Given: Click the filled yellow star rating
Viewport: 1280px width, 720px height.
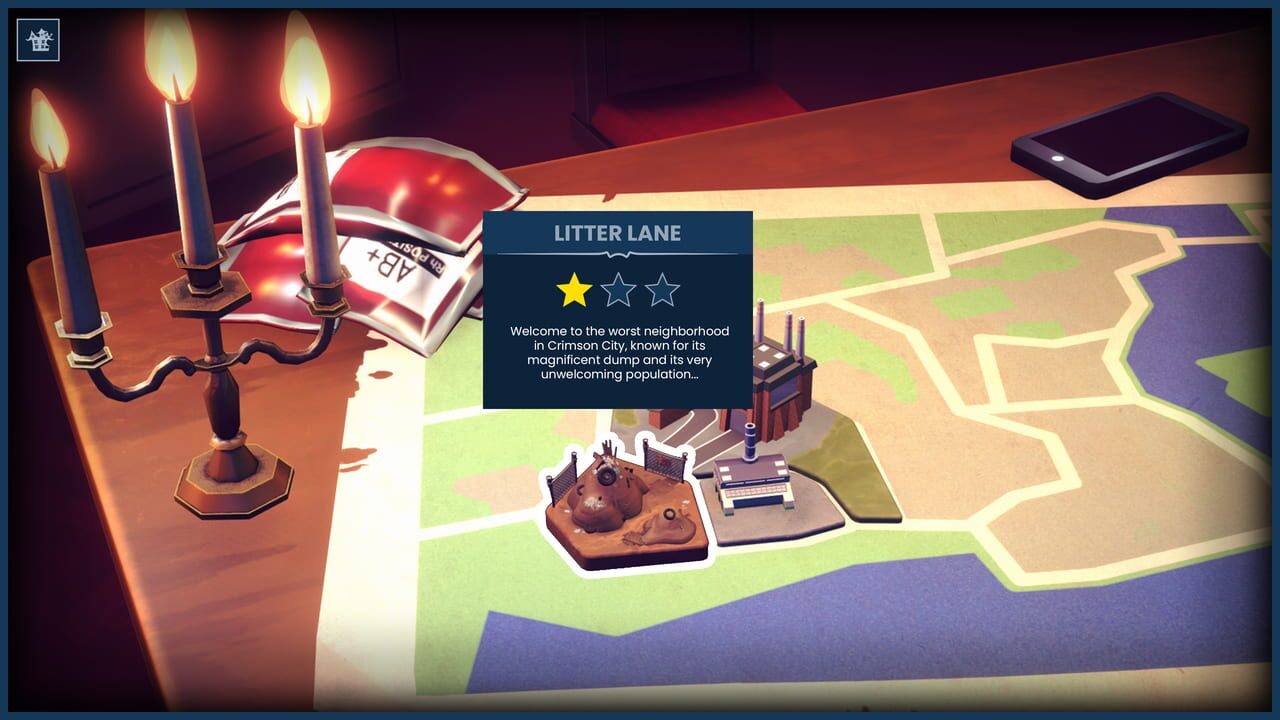Looking at the screenshot, I should point(574,291).
